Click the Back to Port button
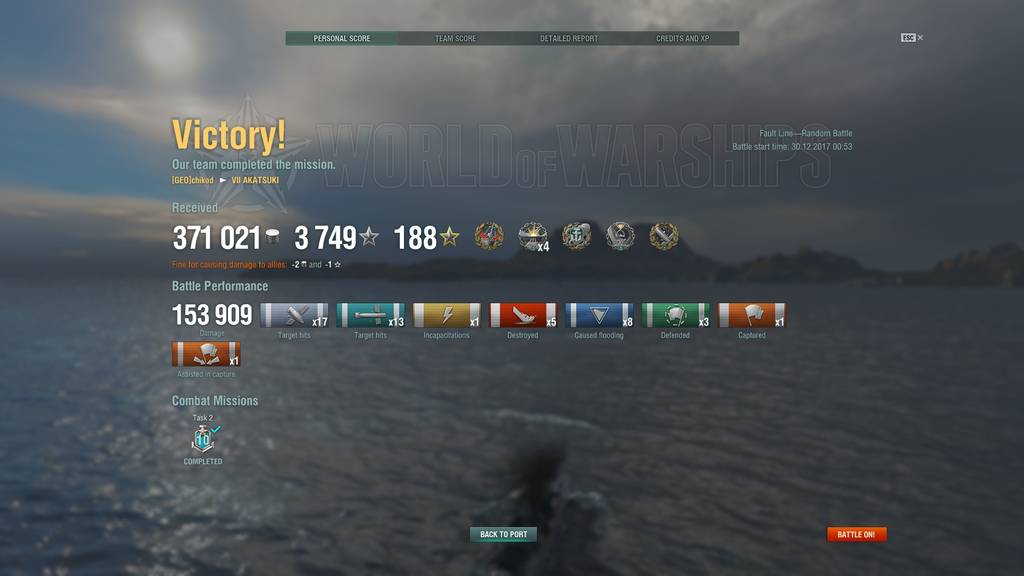Viewport: 1024px width, 576px height. pos(503,534)
